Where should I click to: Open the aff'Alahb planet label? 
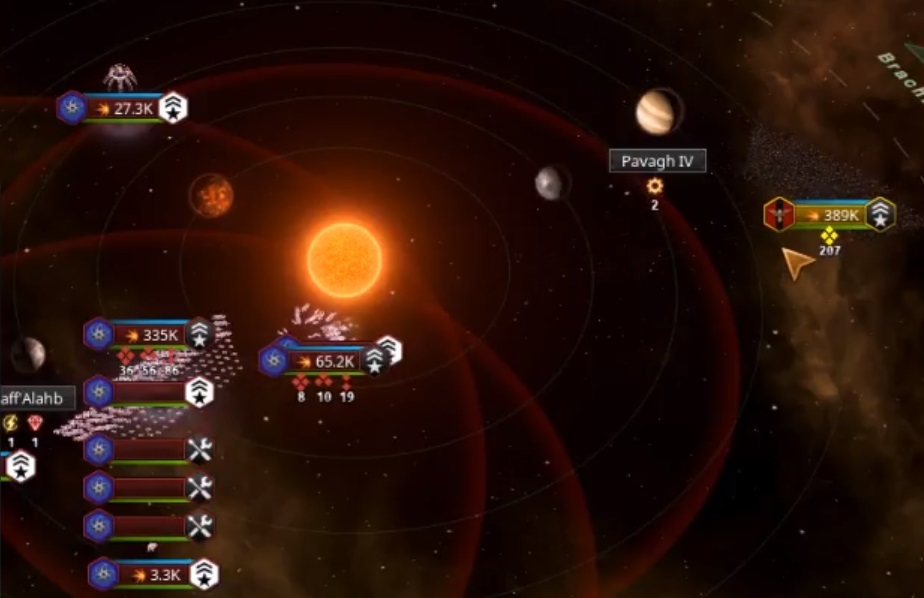32,398
